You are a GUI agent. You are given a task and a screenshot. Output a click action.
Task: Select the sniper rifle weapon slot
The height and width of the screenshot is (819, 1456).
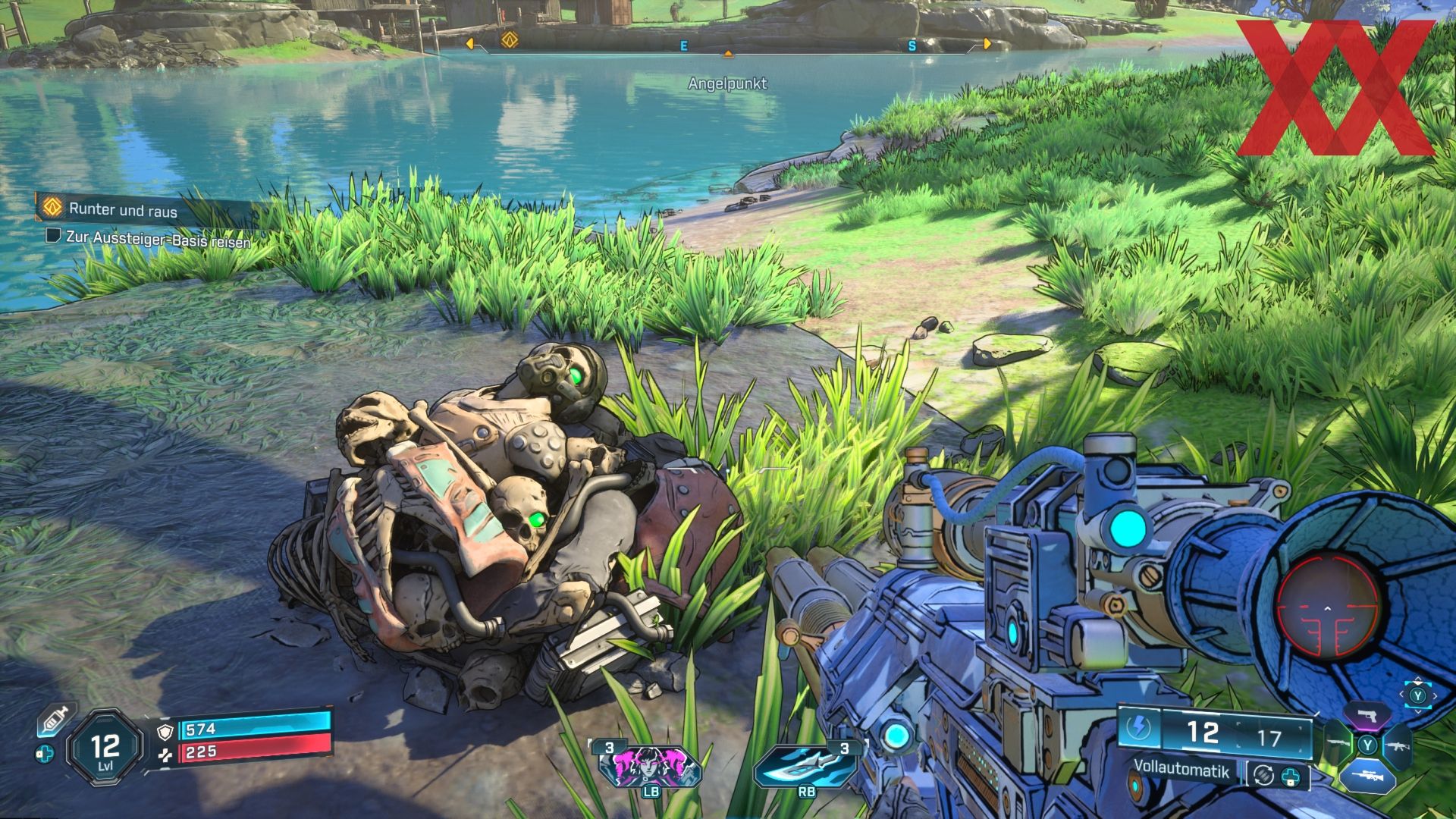pos(1367,777)
